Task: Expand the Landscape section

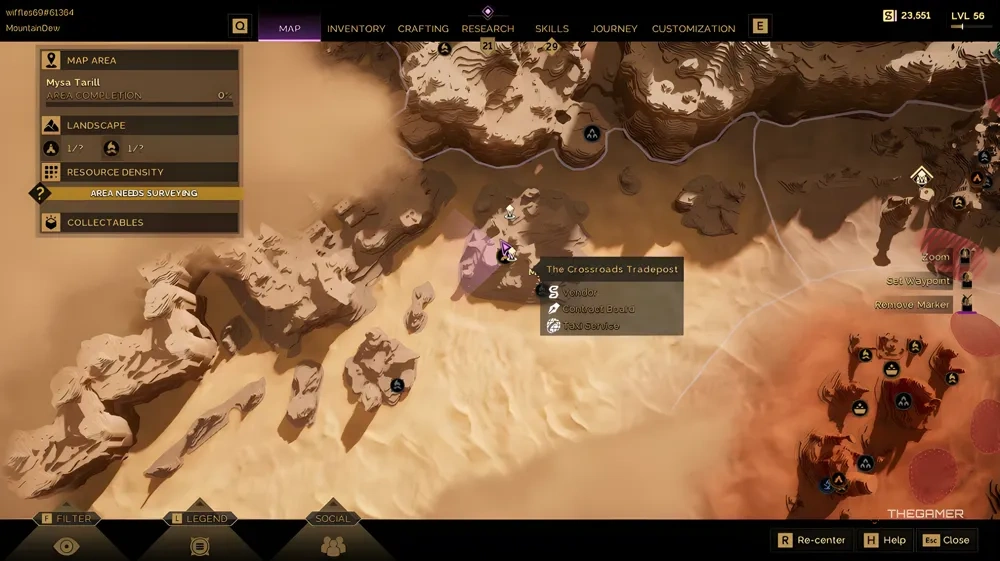Action: [140, 125]
